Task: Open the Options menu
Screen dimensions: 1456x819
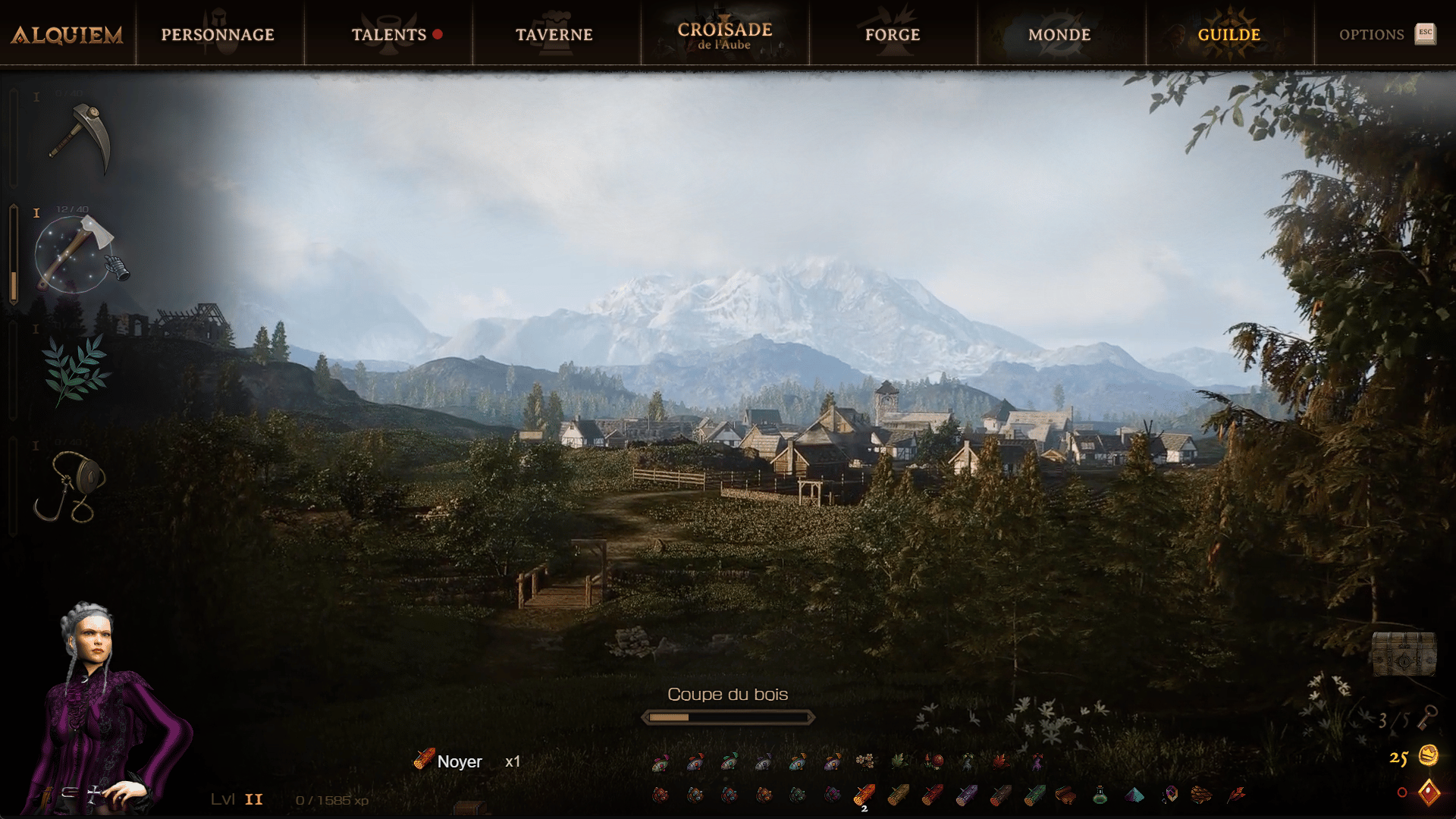Action: 1372,35
